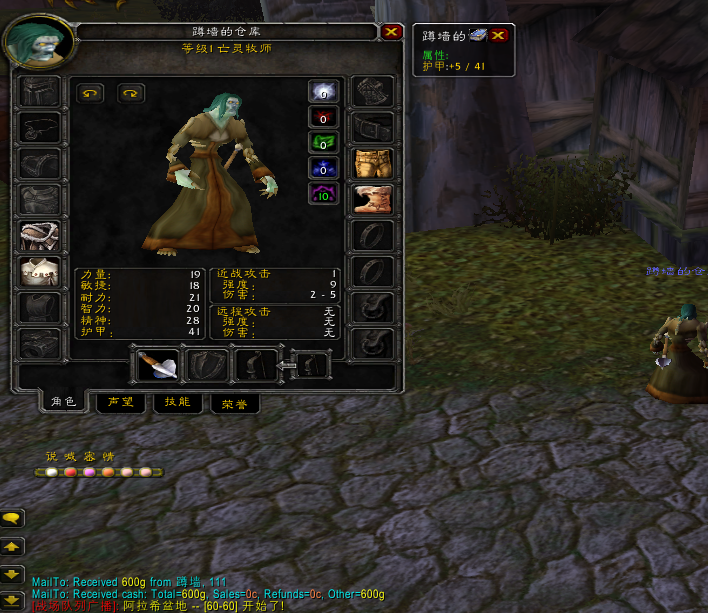Click the white chat channel orb

click(51, 472)
